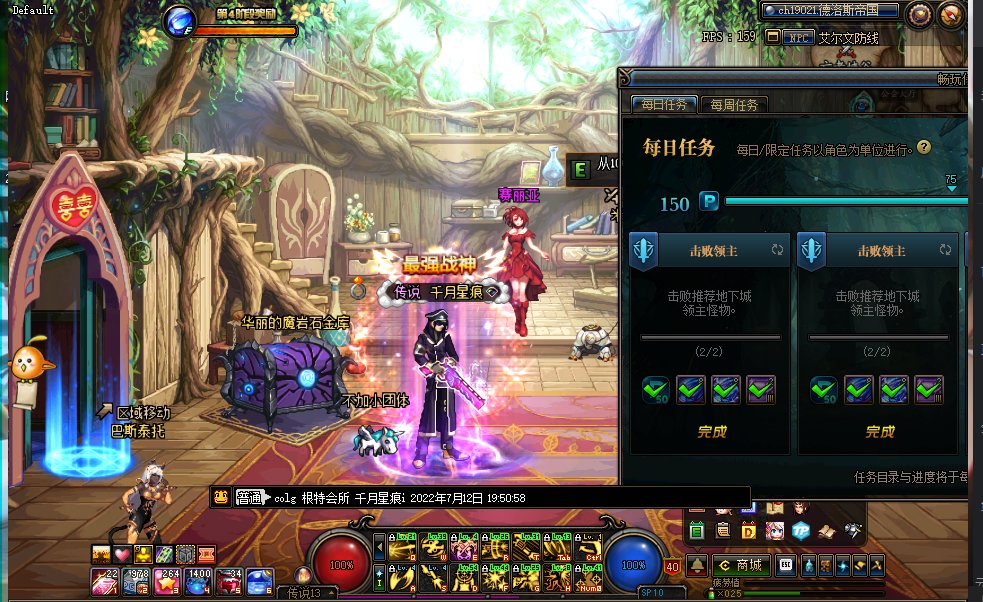983x602 pixels.
Task: Refresh the second 击败领主 mission card
Action: click(x=945, y=249)
